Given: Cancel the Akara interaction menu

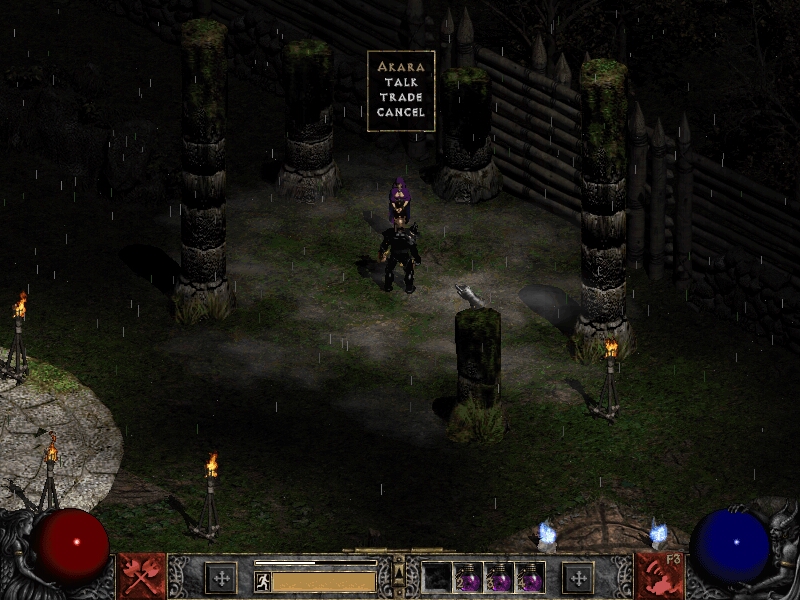Looking at the screenshot, I should [x=401, y=112].
